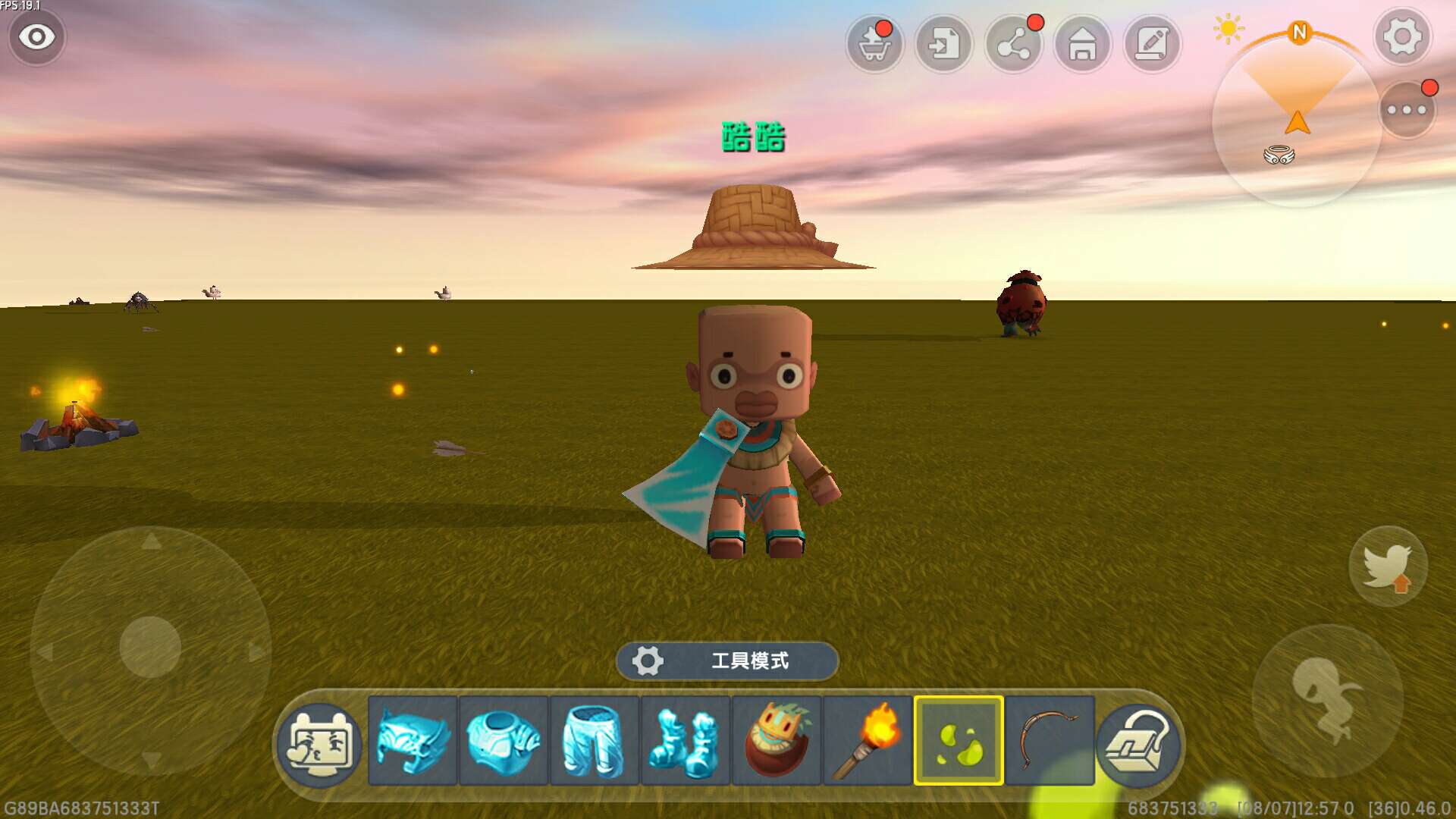The height and width of the screenshot is (819, 1456).
Task: Tap the home house icon
Action: [x=1083, y=45]
